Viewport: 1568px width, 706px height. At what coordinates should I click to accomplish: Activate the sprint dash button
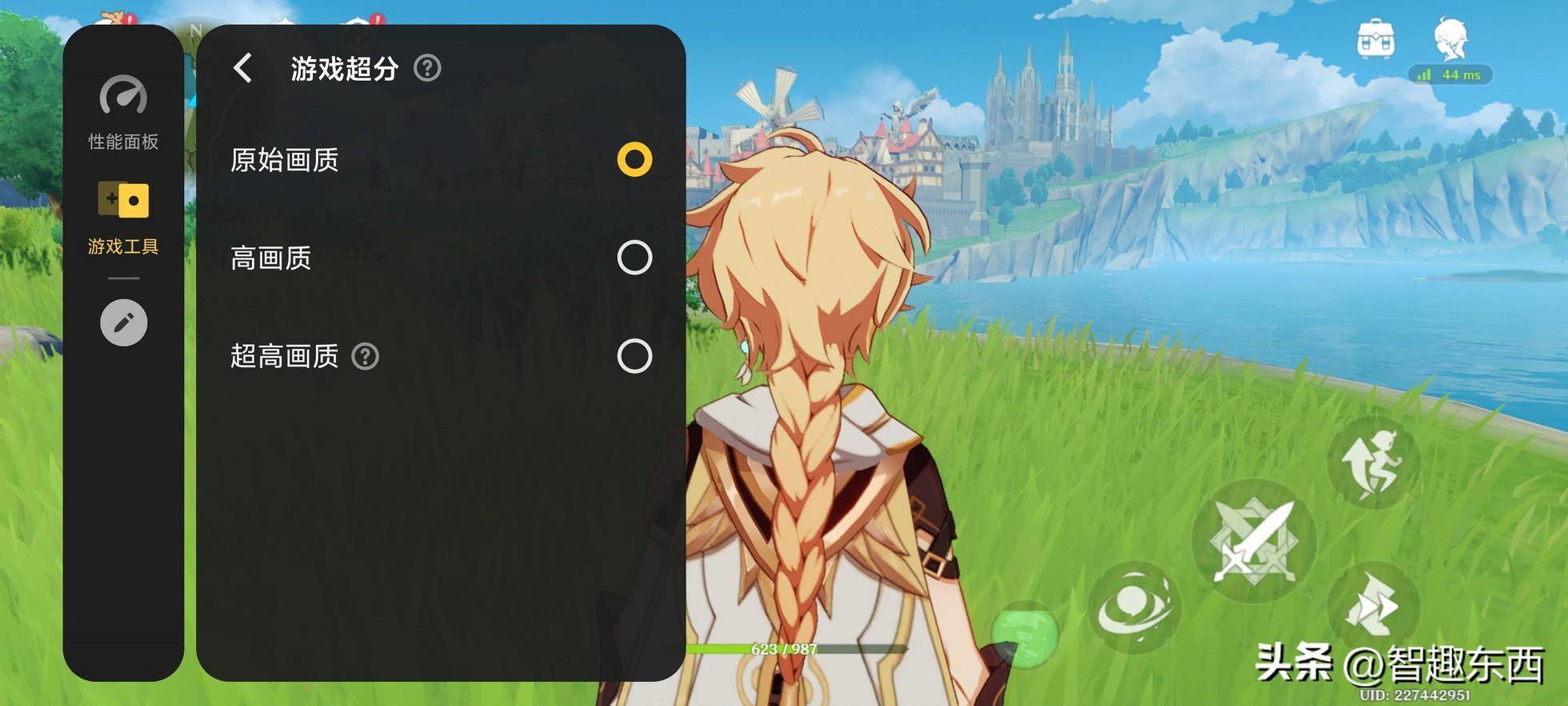[x=1373, y=606]
